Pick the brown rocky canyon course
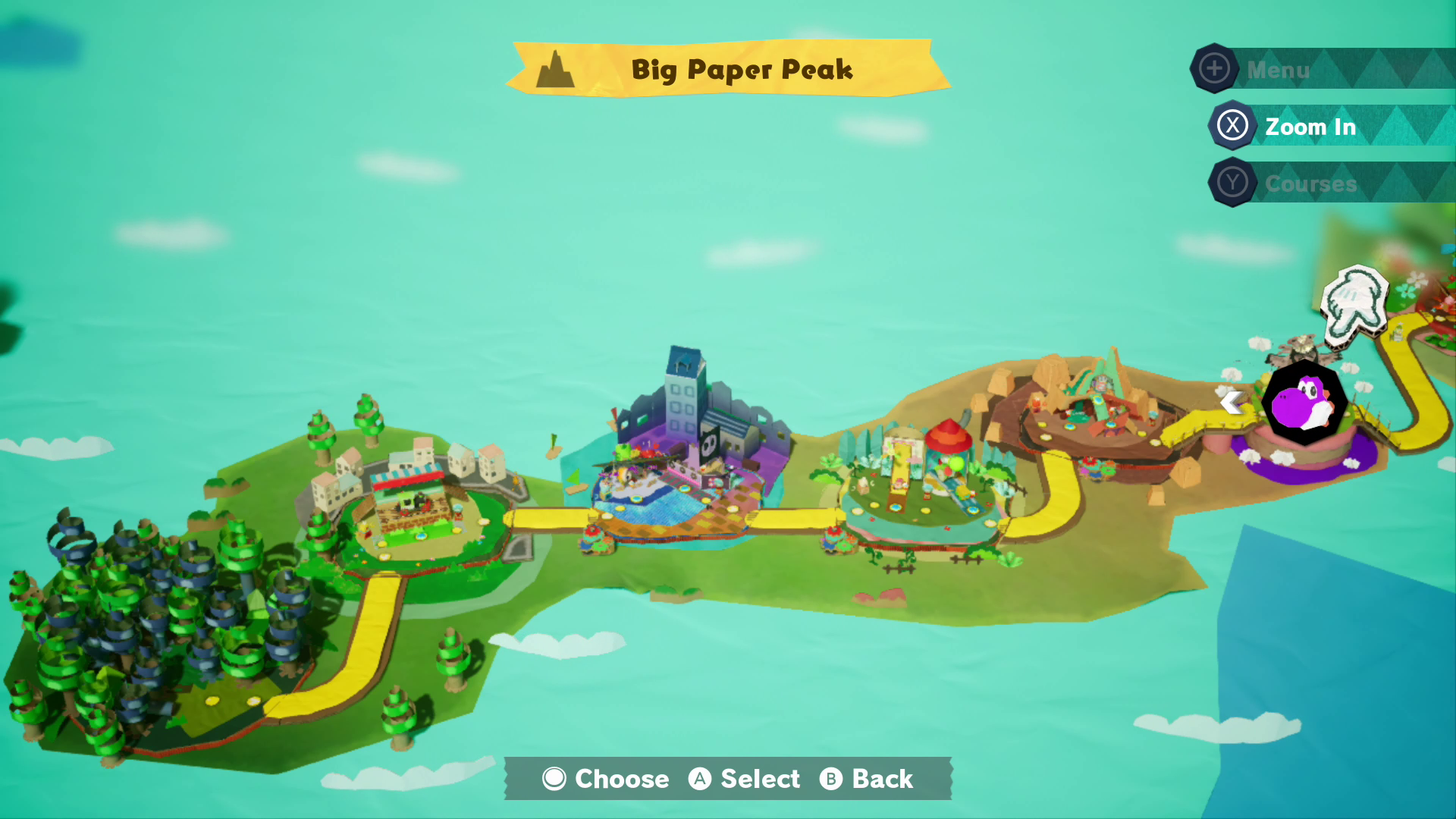 point(1092,409)
